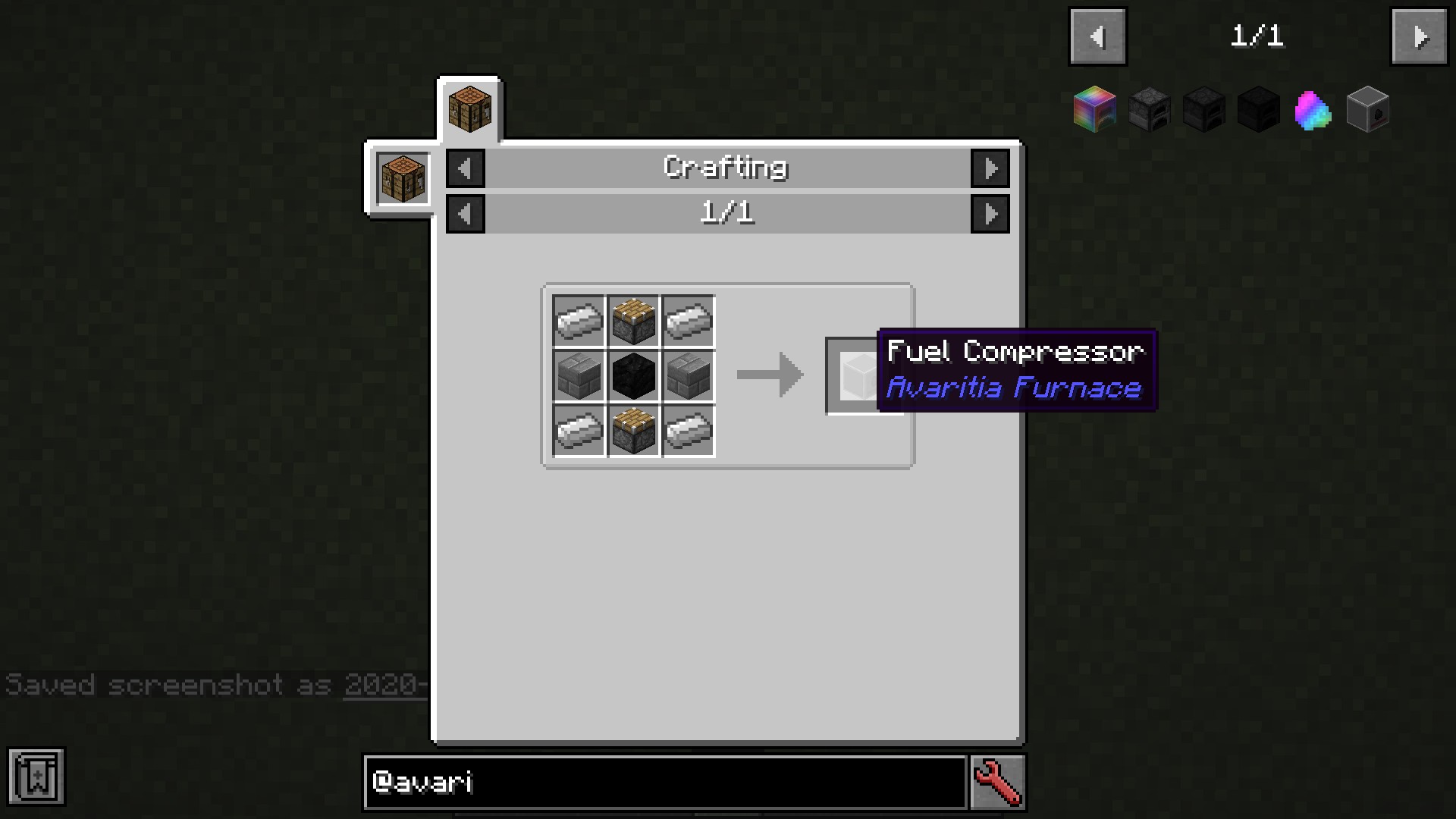Switch to the next recipe category after Crafting
Viewport: 1456px width, 819px height.
click(990, 168)
